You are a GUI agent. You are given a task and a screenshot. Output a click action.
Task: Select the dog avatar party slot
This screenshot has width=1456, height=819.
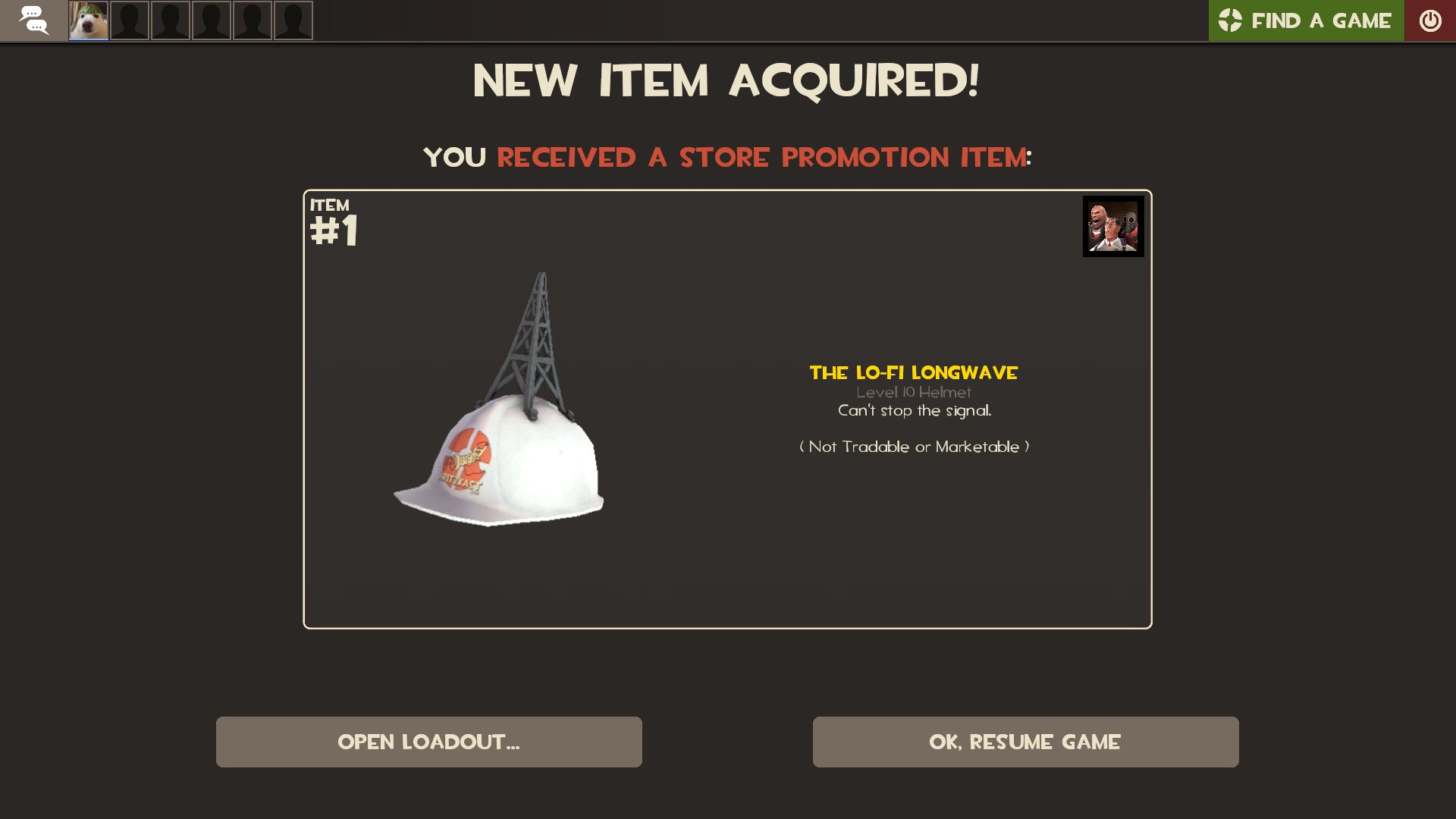[x=89, y=20]
